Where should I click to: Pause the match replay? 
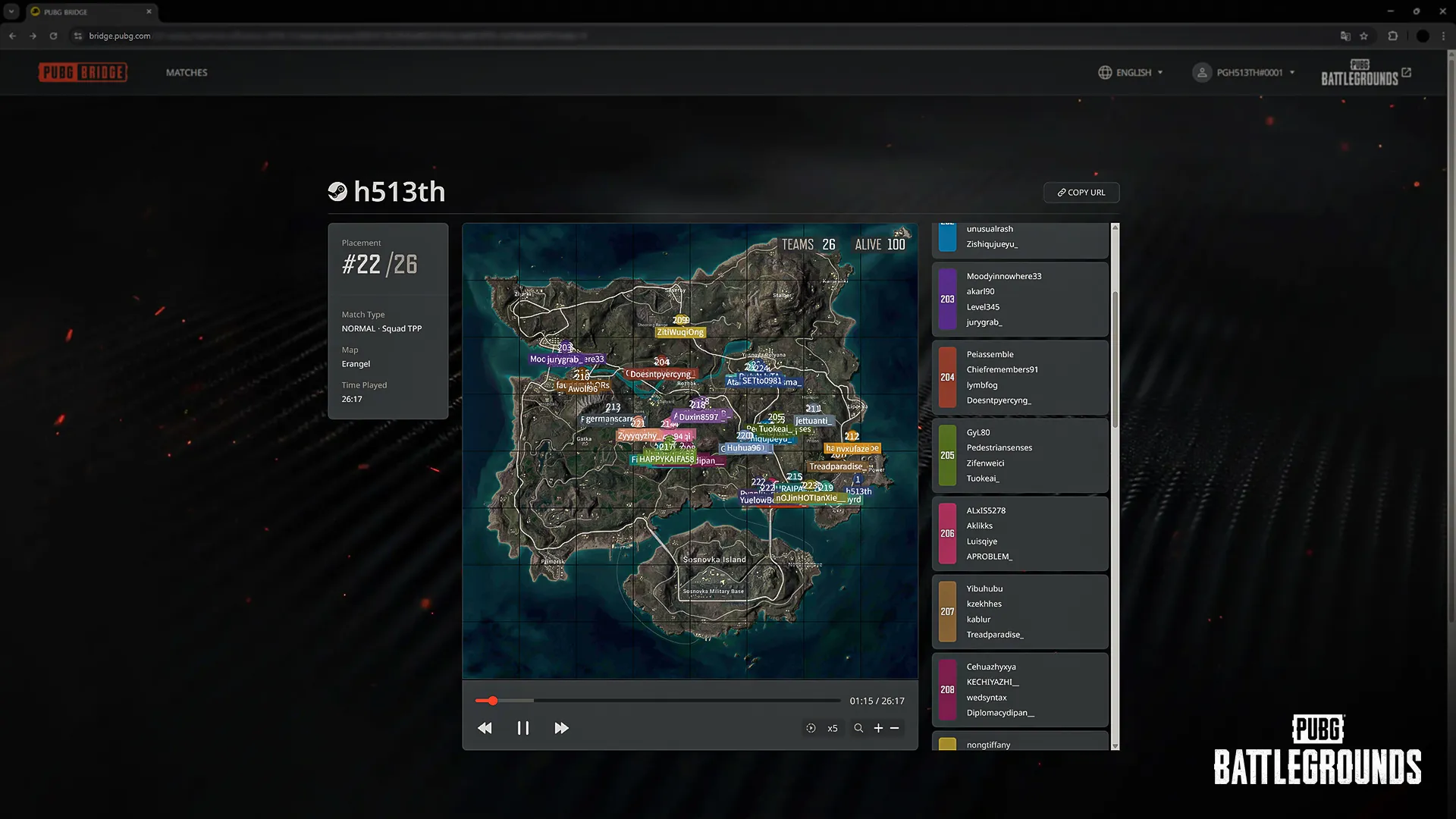[x=523, y=728]
